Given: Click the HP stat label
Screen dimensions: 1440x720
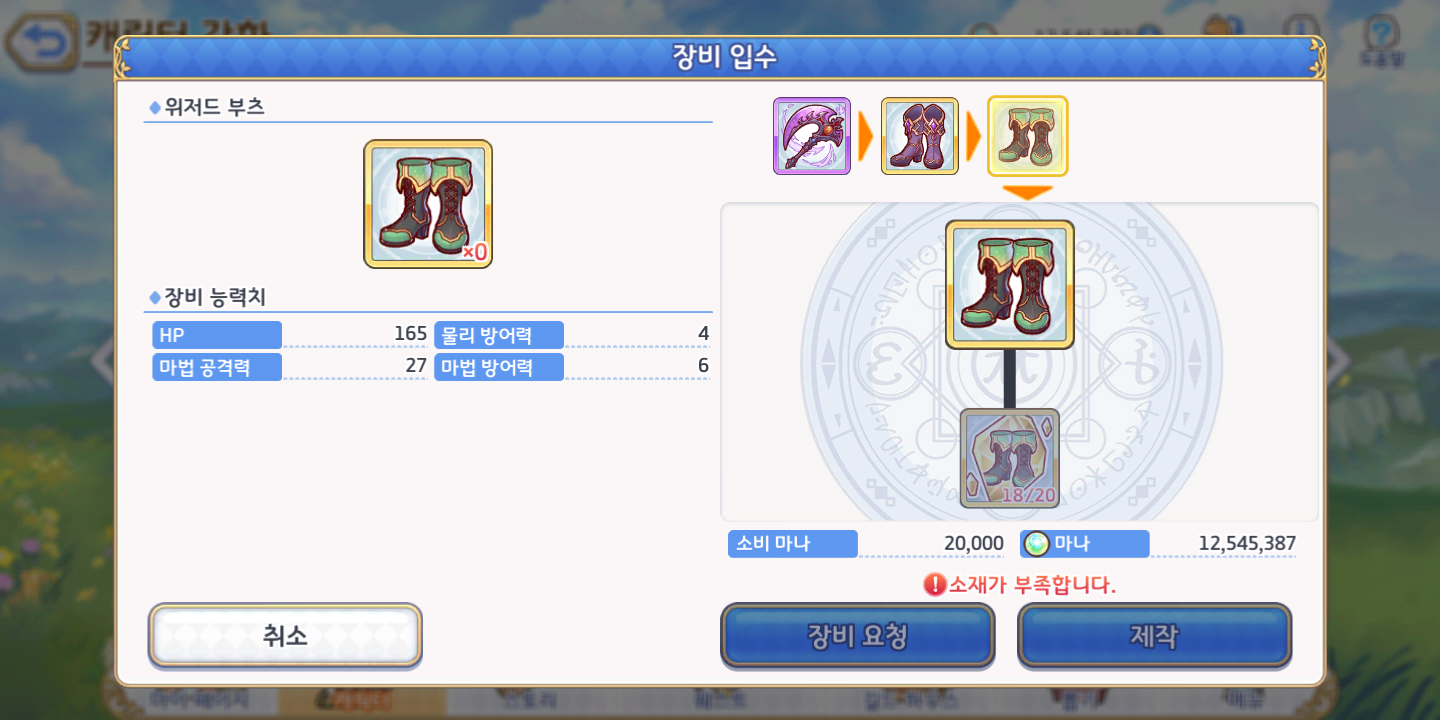Looking at the screenshot, I should pos(216,333).
